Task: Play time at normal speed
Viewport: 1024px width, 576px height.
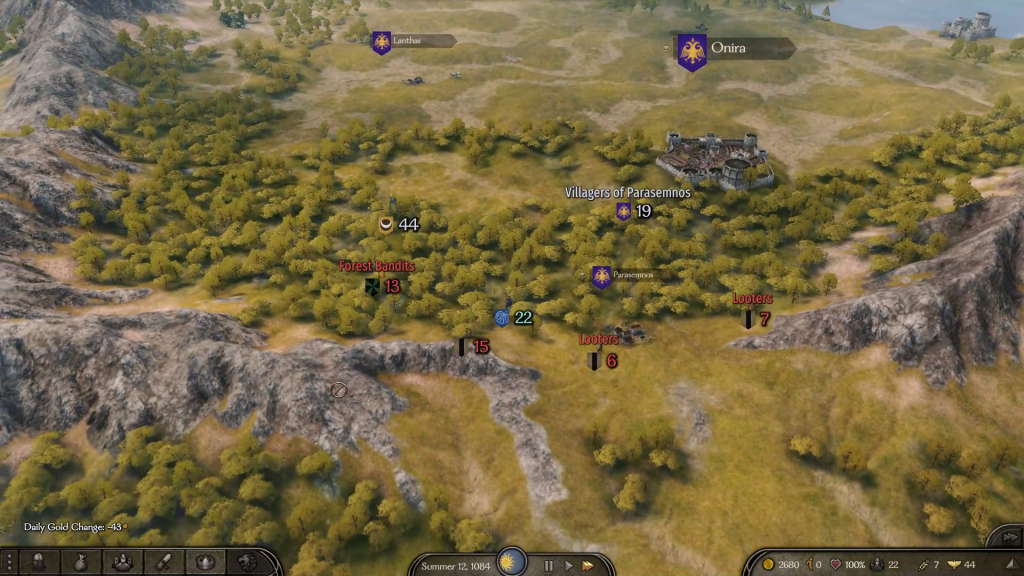Action: 568,565
